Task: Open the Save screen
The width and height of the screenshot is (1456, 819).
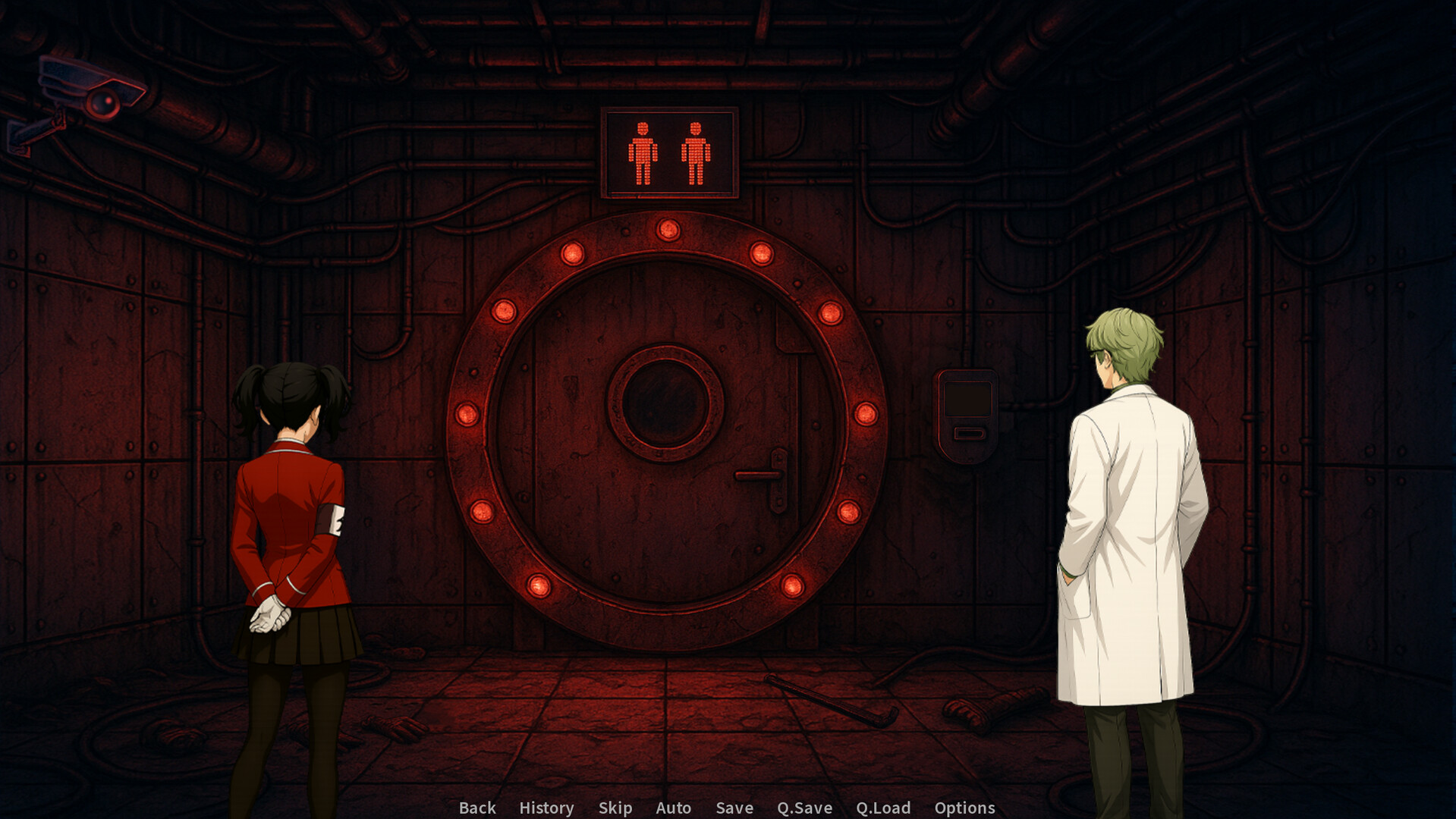Action: (x=733, y=808)
